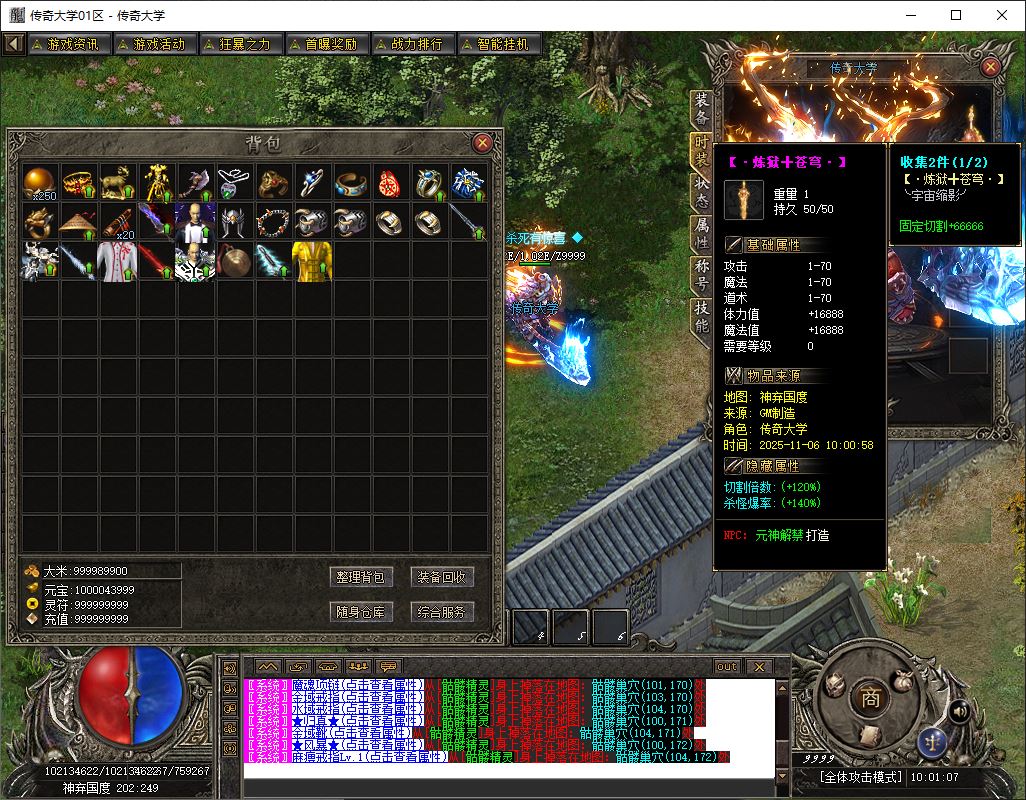Open the 商 shop button
1026x800 pixels.
point(870,699)
